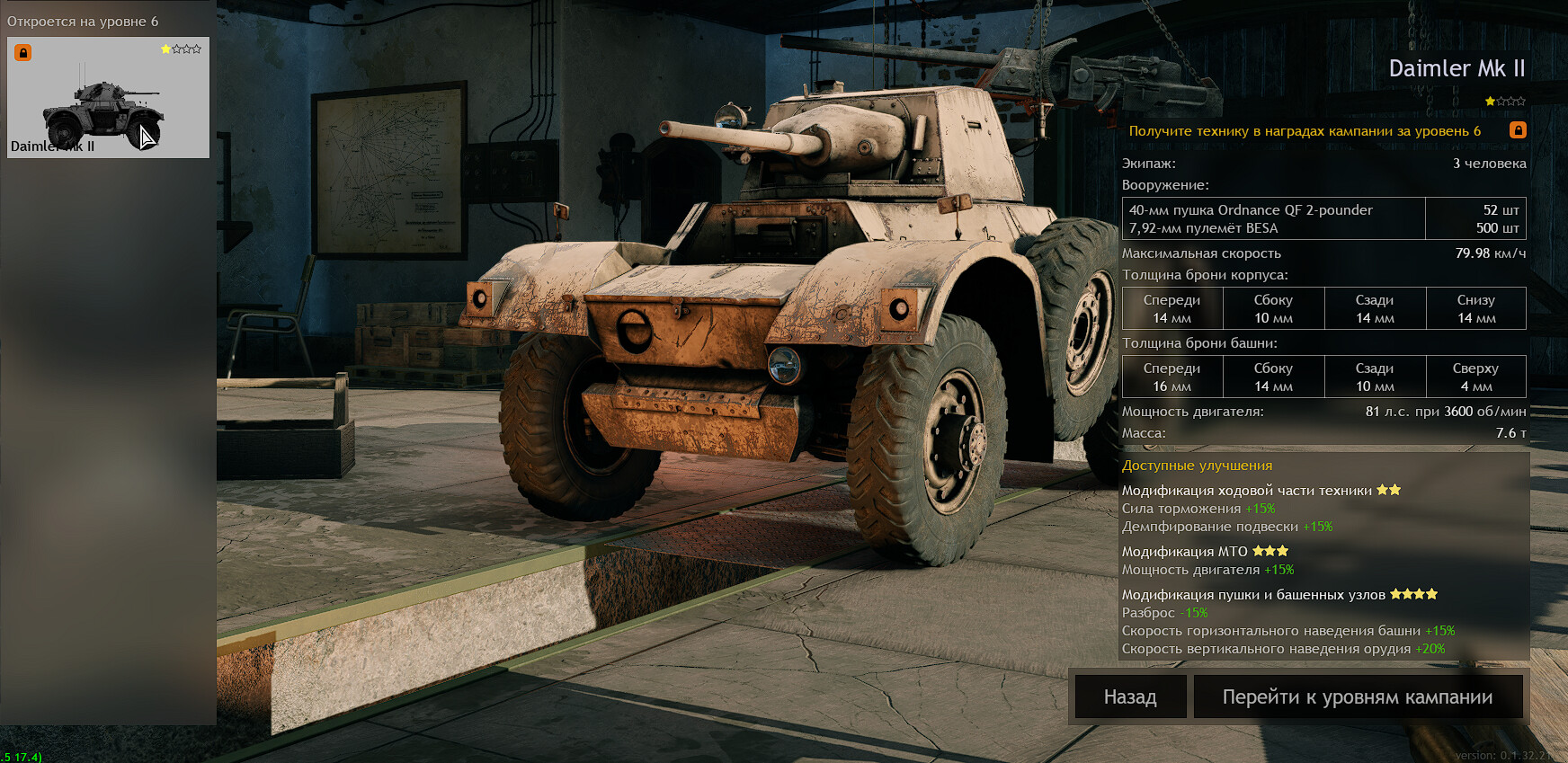Open Перейти к уровням кампании

pos(1357,697)
